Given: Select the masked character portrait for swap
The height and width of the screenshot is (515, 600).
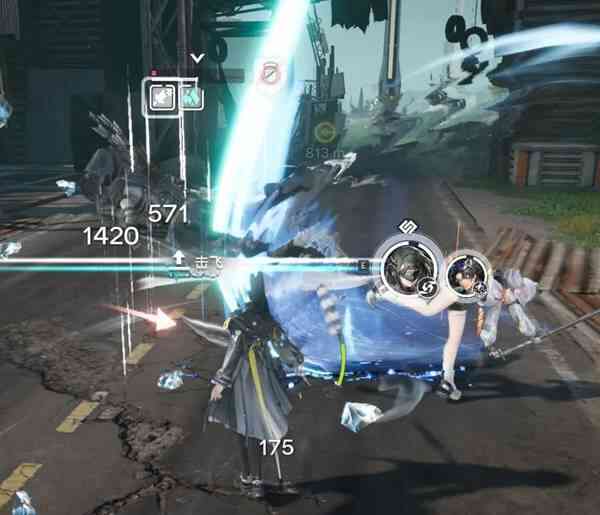Looking at the screenshot, I should pos(406,267).
